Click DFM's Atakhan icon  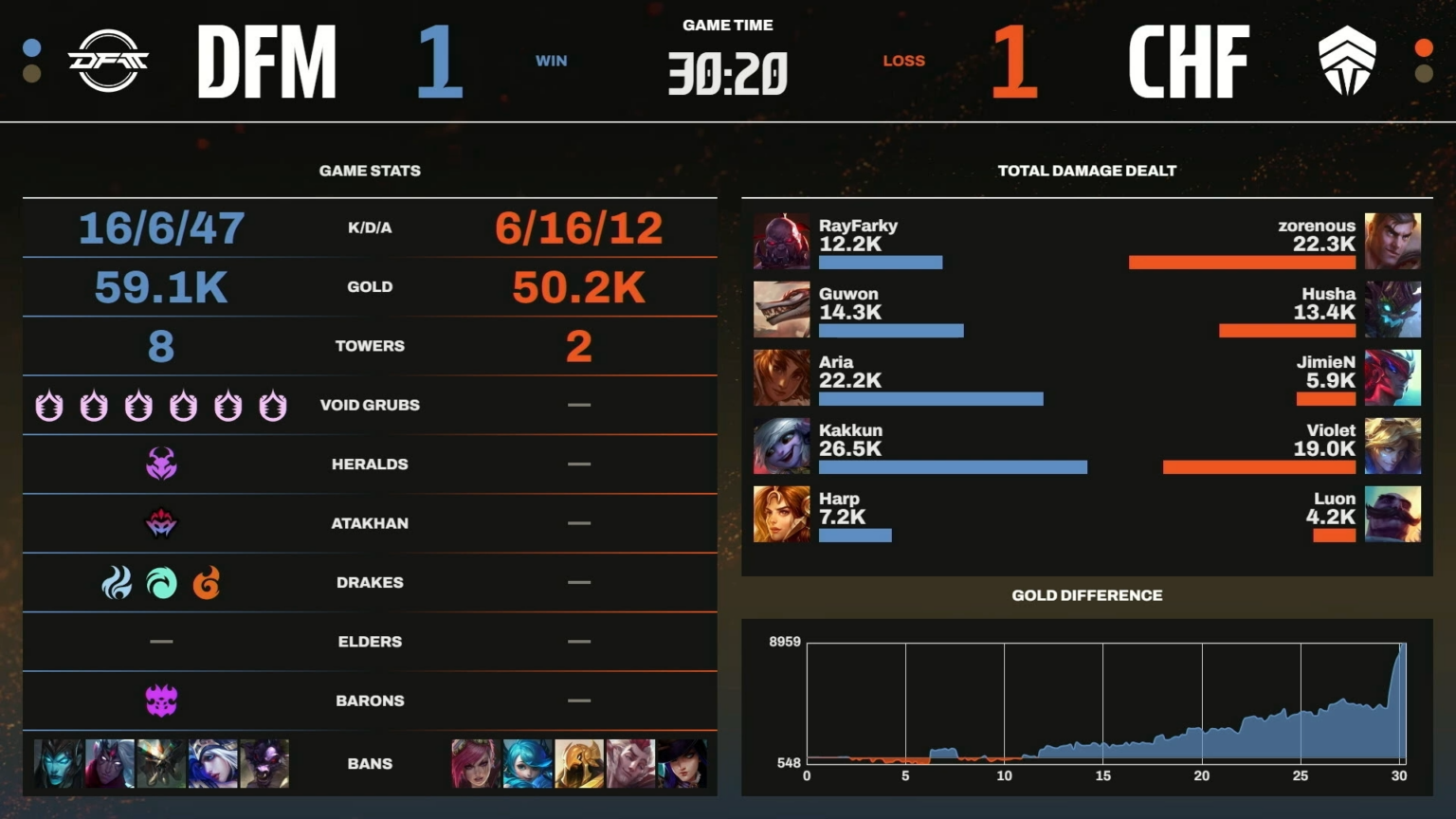click(161, 523)
